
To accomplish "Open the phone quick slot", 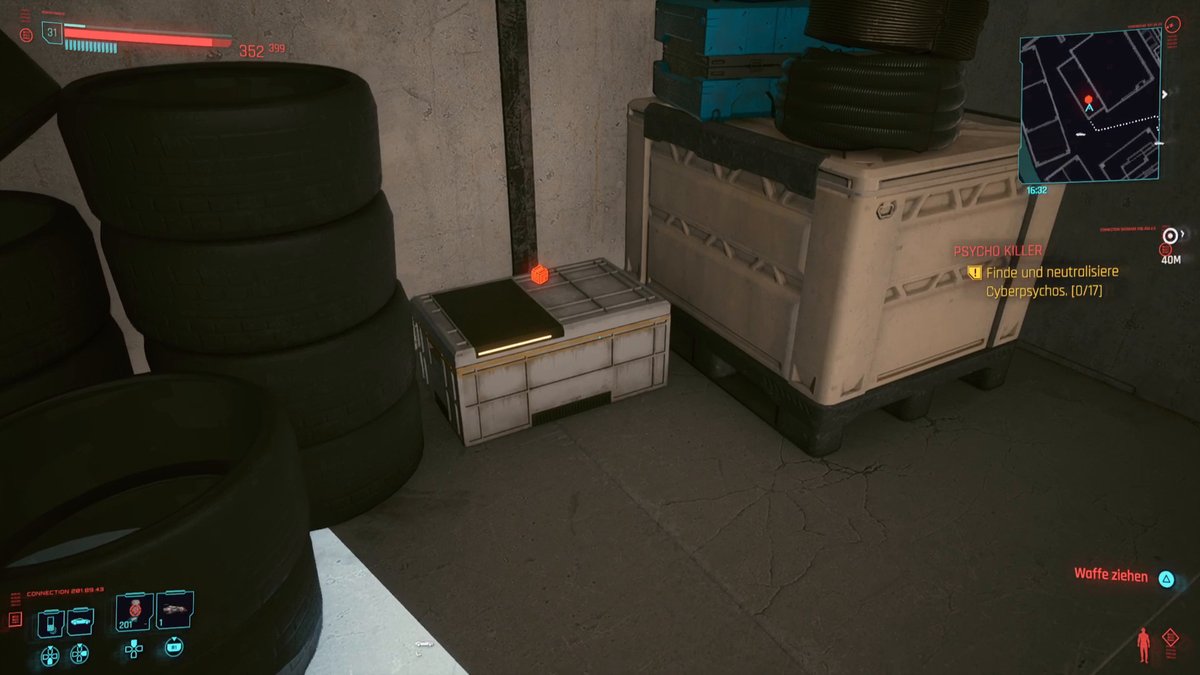I will [x=51, y=623].
